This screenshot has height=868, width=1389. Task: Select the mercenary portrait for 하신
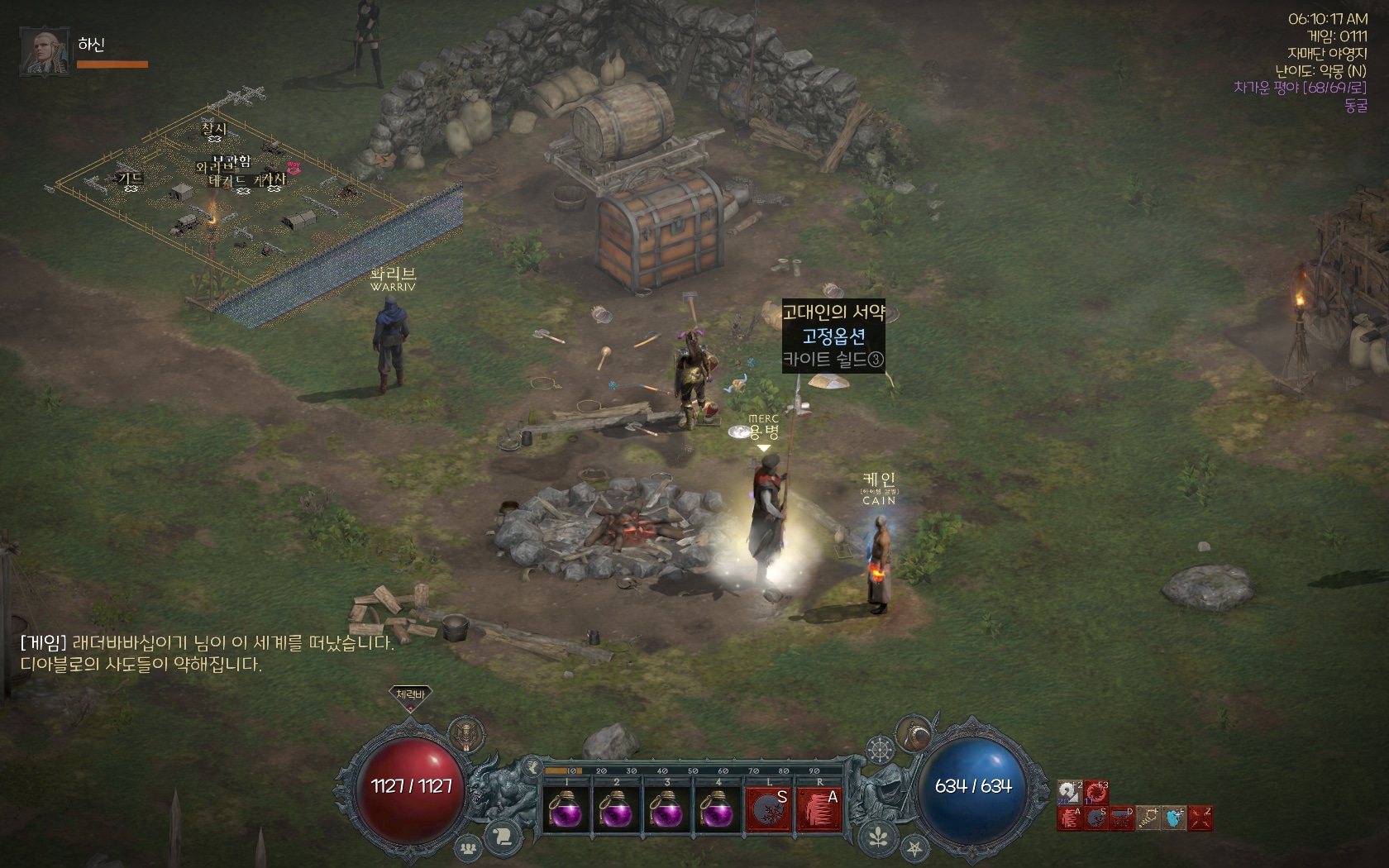[x=45, y=51]
